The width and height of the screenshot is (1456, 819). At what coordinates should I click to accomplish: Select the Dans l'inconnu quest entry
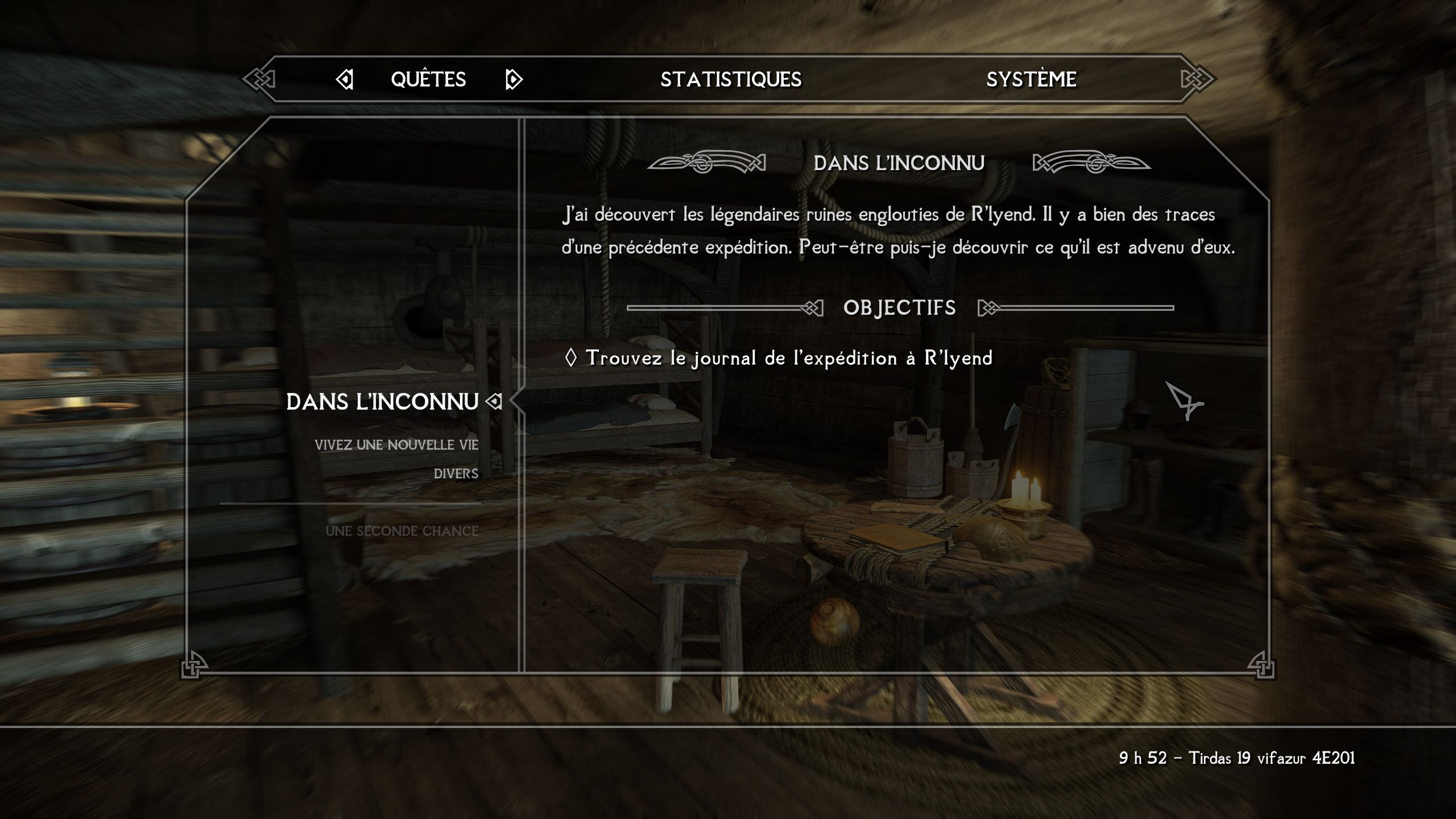point(382,402)
